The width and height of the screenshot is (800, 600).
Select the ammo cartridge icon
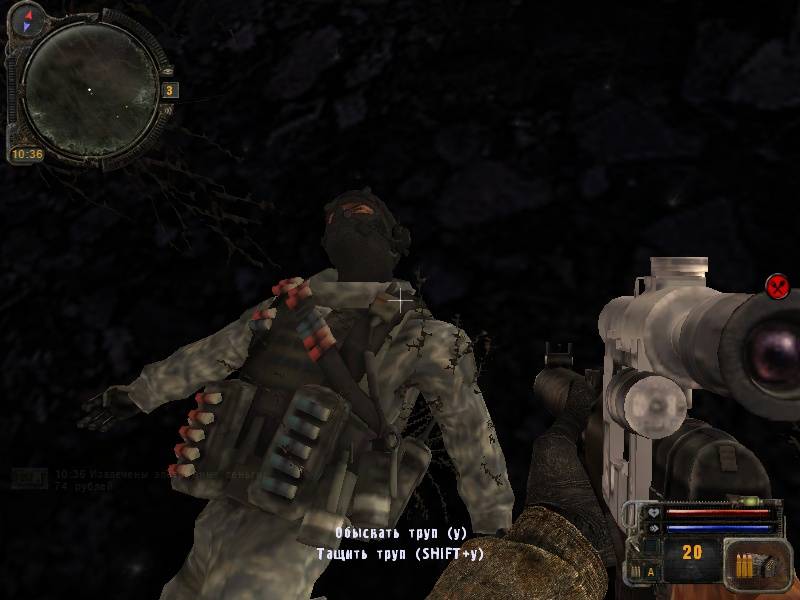click(x=746, y=566)
